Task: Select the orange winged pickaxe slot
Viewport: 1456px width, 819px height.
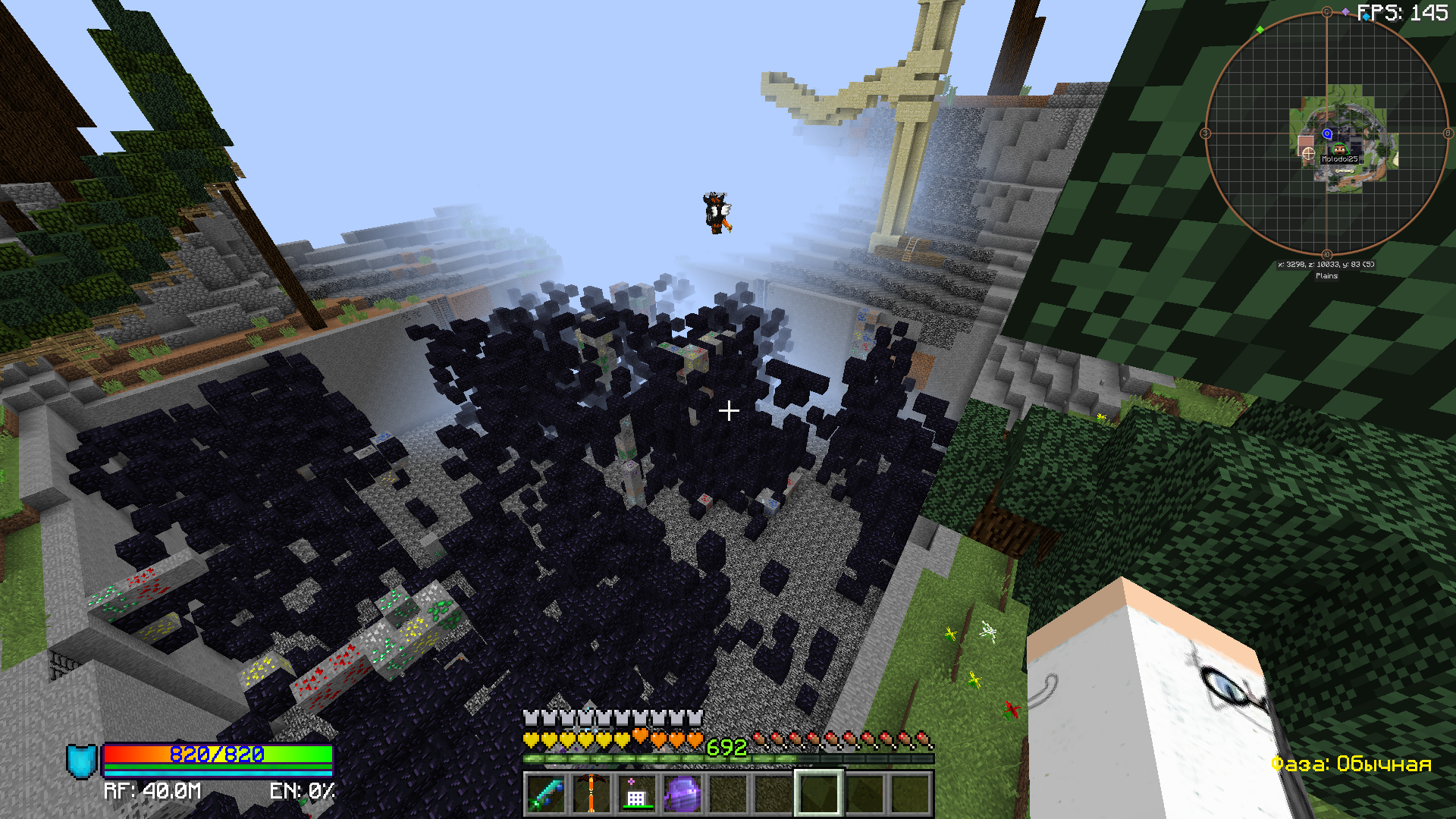Action: (591, 793)
